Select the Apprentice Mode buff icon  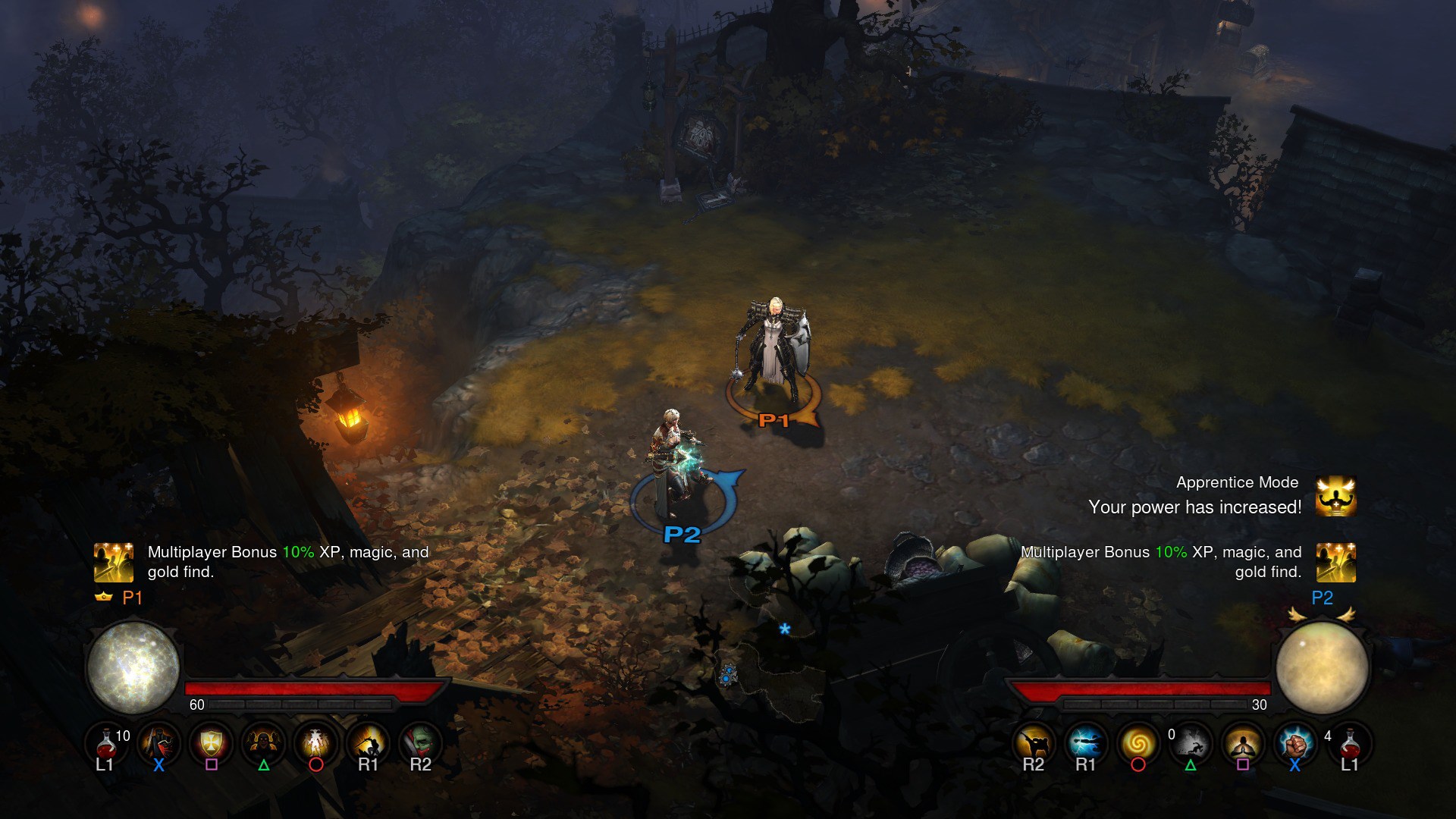click(x=1335, y=496)
